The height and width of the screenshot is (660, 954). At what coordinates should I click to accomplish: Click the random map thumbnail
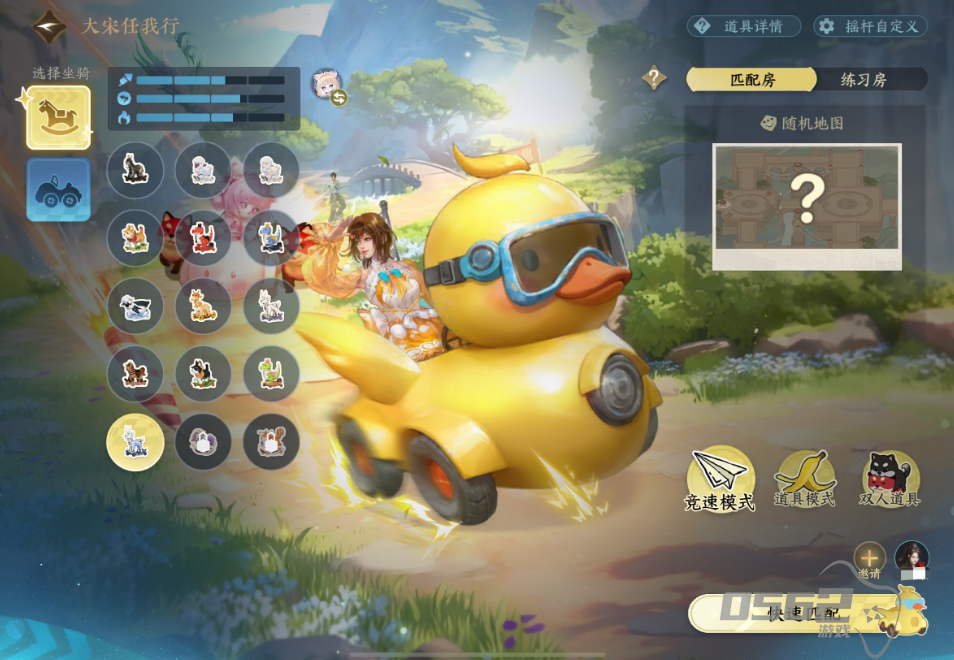pos(806,205)
